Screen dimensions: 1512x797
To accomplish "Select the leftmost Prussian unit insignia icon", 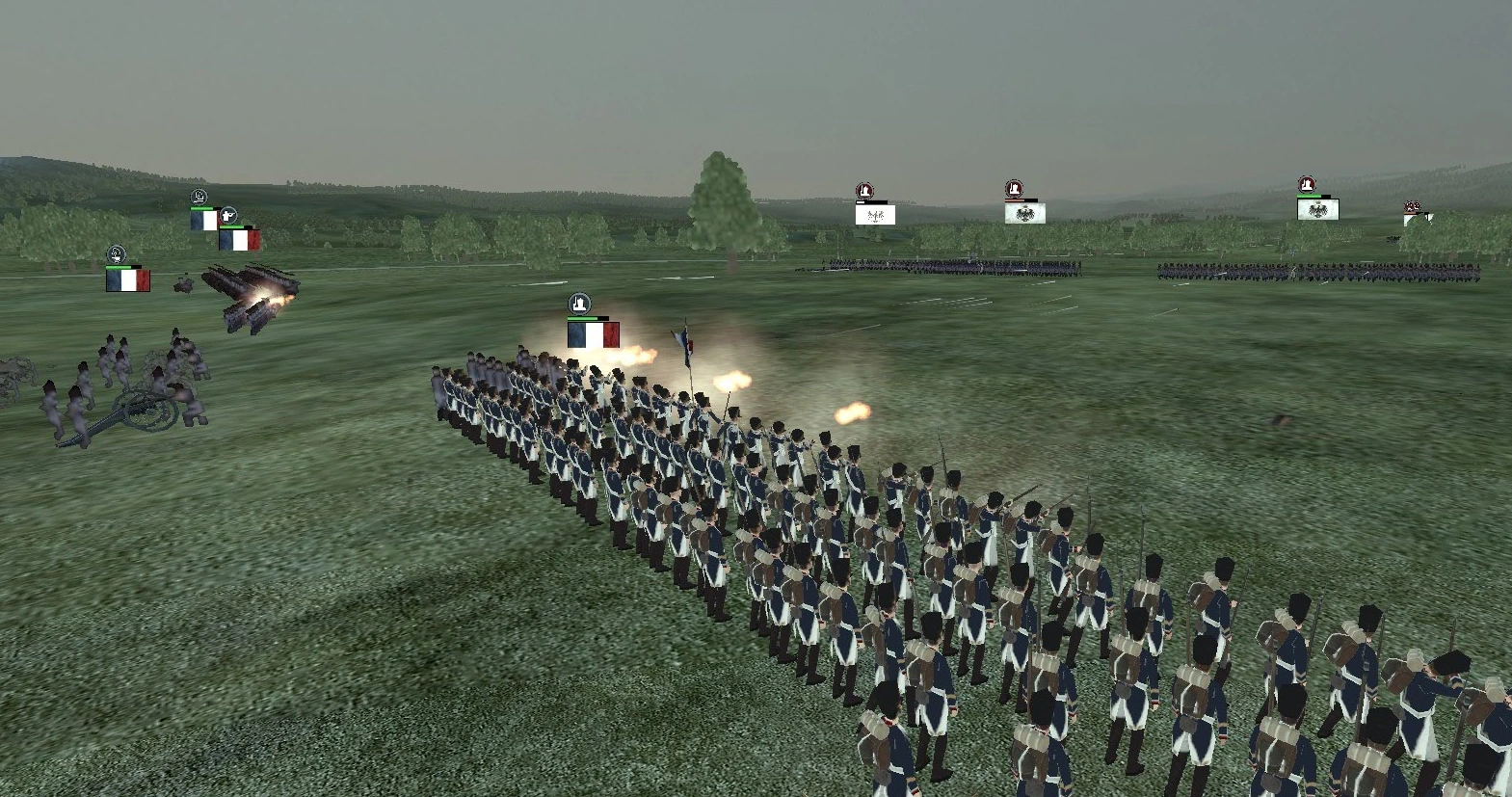I will coord(864,188).
